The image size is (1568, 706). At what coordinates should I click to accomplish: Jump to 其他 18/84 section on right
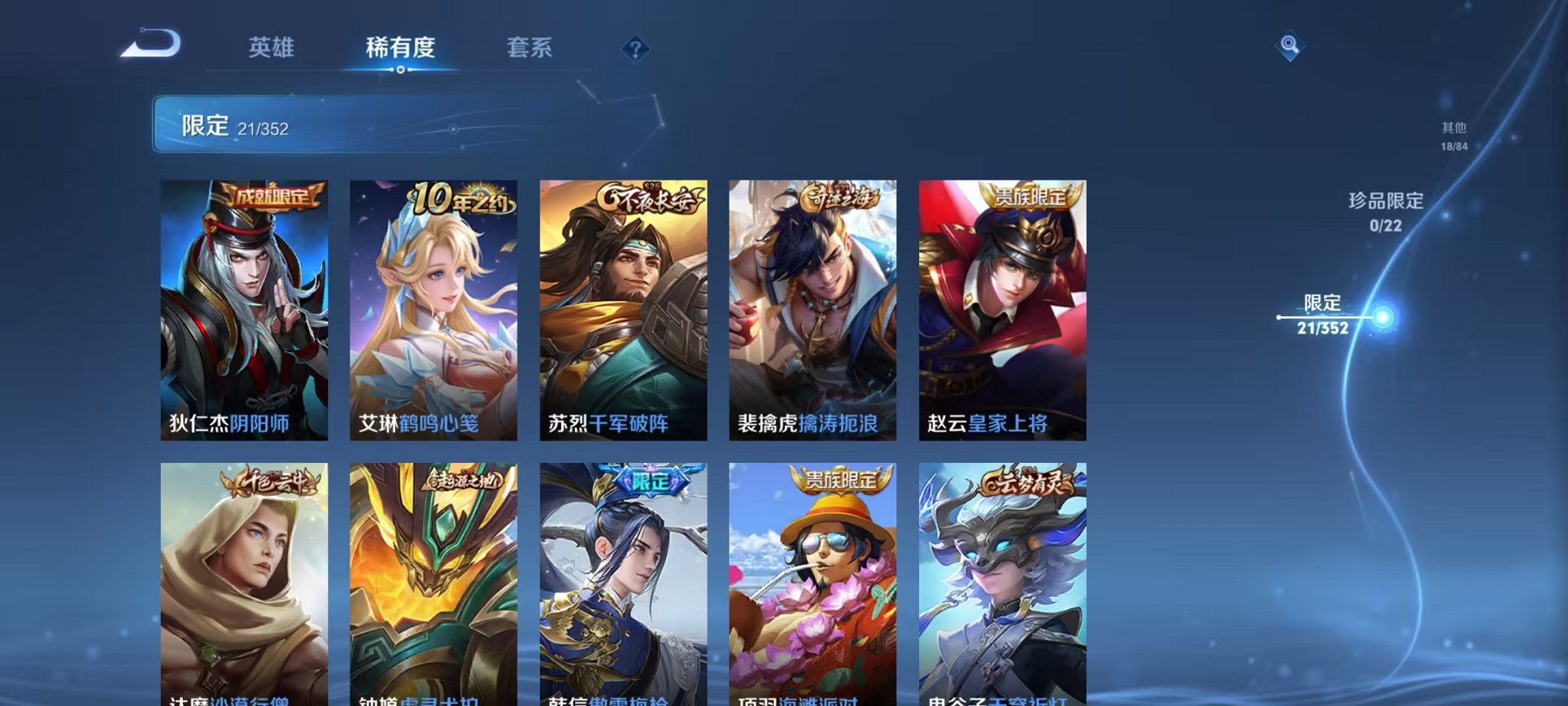(1456, 135)
